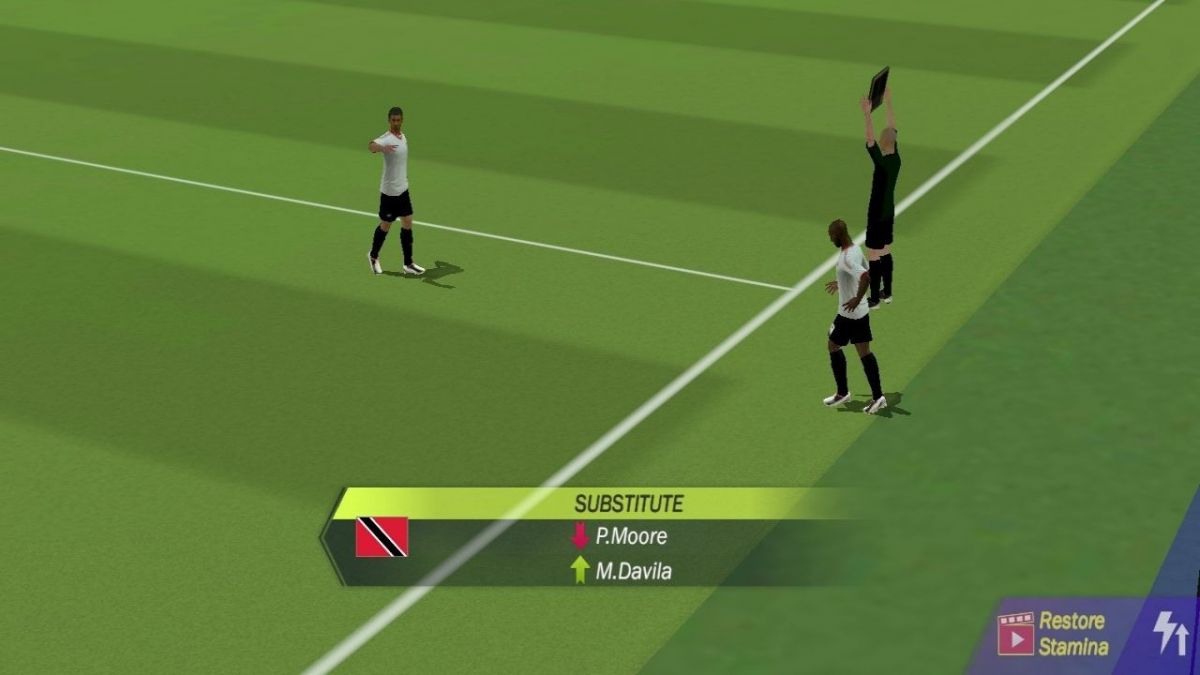Tap the Restore Stamina video button
This screenshot has width=1200, height=675.
click(1052, 634)
